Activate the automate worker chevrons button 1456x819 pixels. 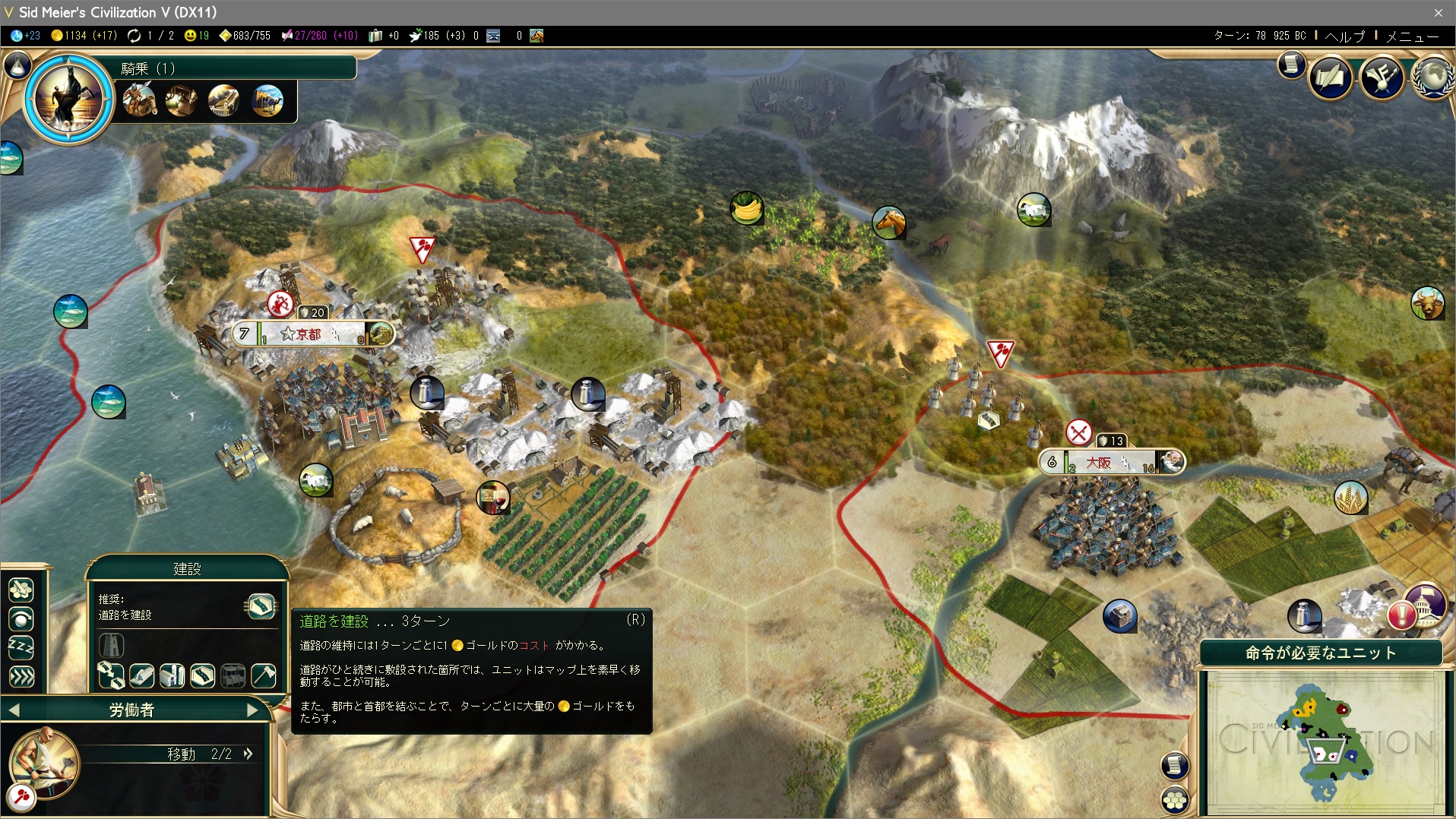click(21, 676)
